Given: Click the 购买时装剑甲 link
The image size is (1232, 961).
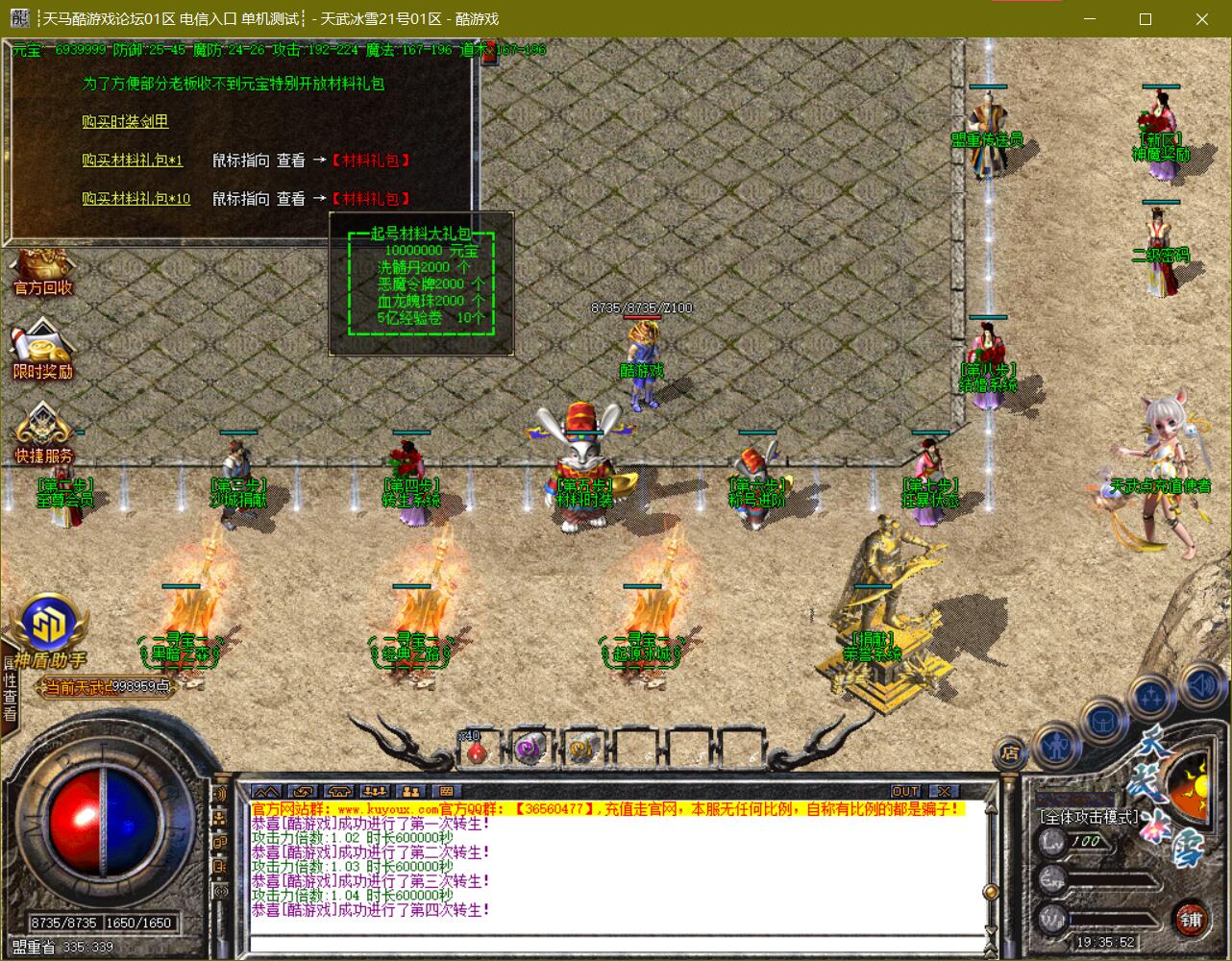Looking at the screenshot, I should [125, 121].
